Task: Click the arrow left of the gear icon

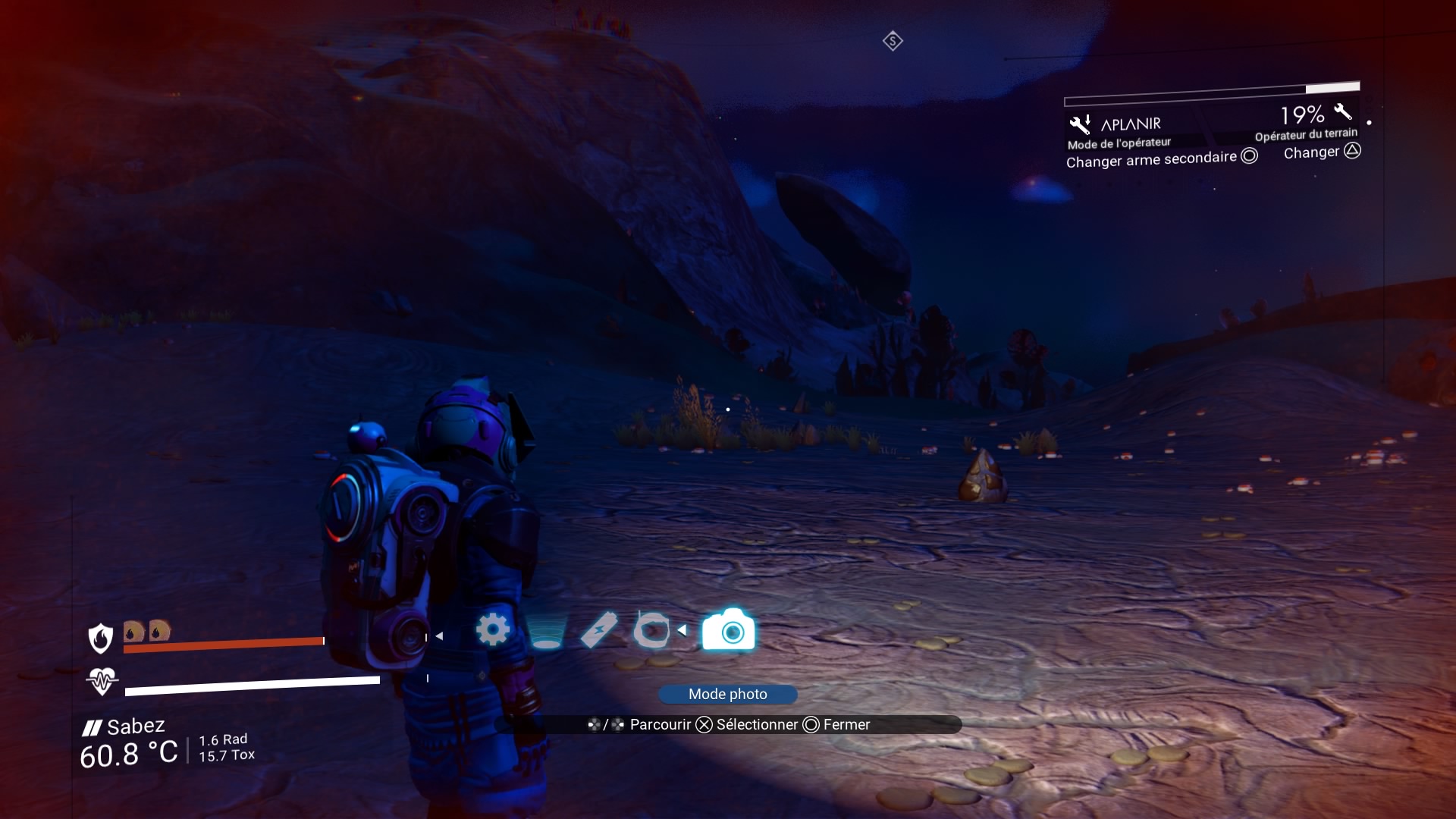Action: (439, 636)
